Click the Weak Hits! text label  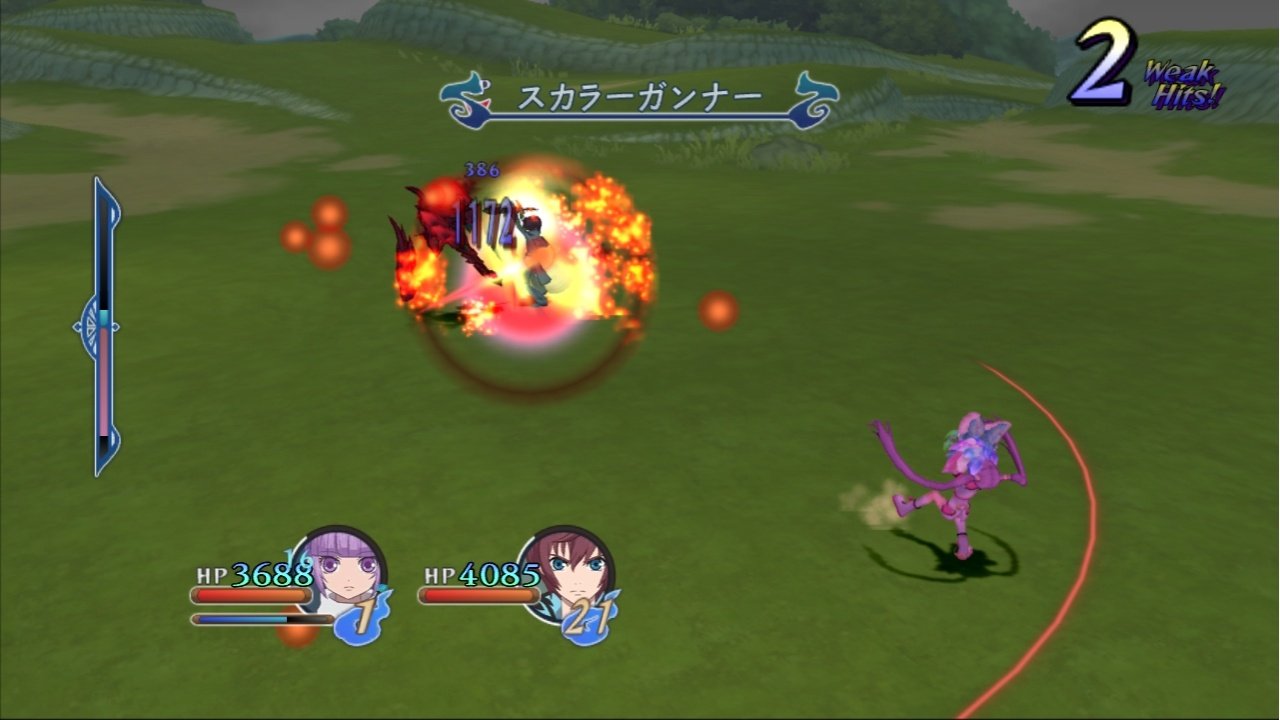coord(1180,80)
